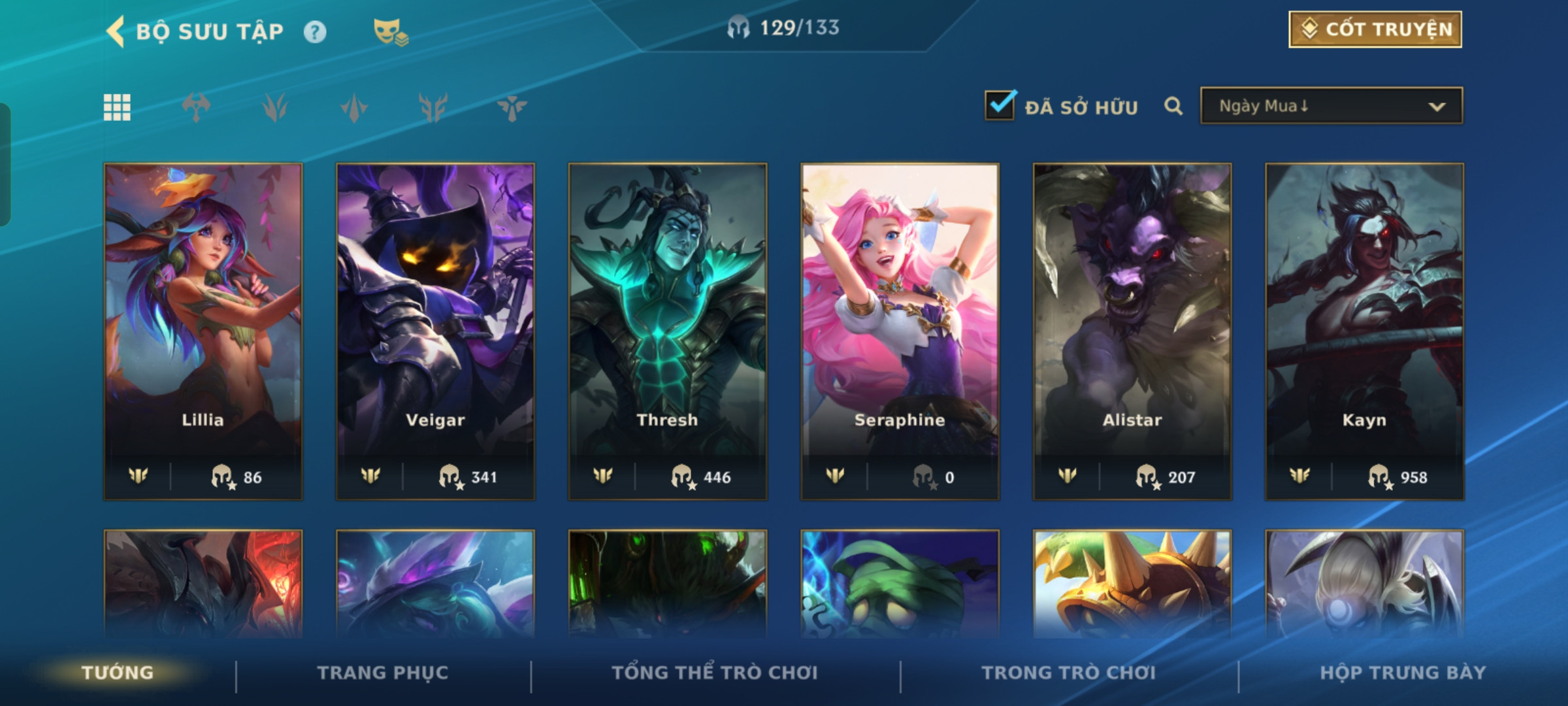Show the Trong Trò Chơi tab

[1069, 673]
